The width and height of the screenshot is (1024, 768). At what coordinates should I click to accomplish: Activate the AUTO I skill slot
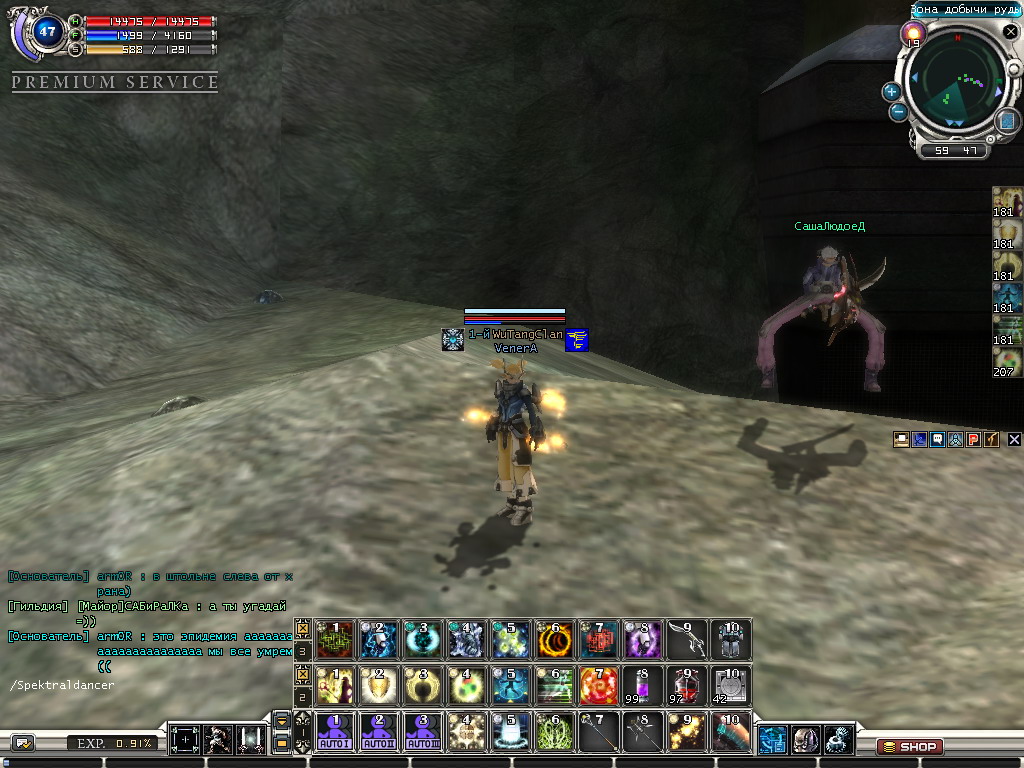pos(336,733)
